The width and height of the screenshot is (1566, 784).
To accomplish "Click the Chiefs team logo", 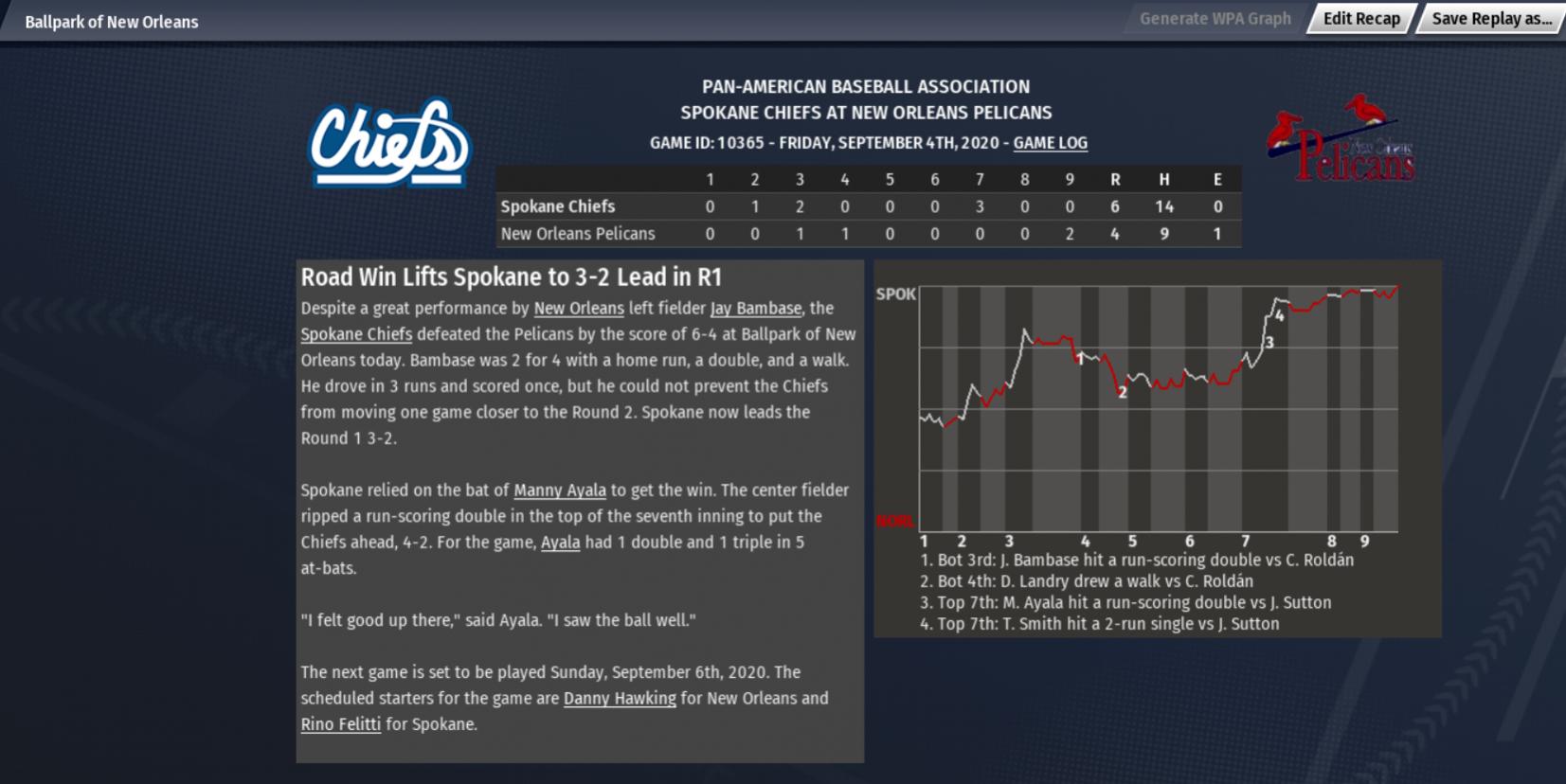I will pos(389,143).
